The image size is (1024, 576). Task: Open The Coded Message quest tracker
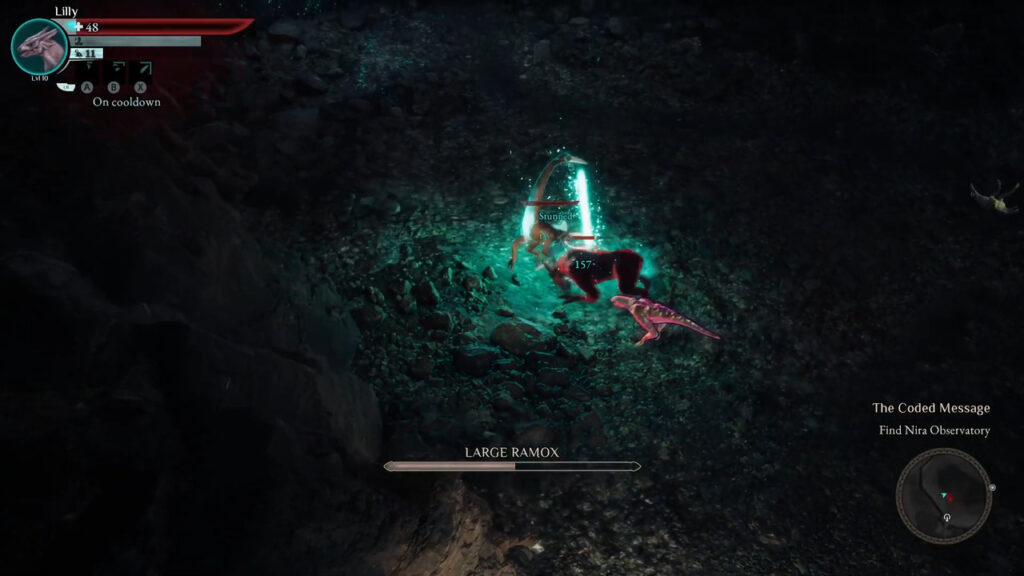[x=930, y=408]
